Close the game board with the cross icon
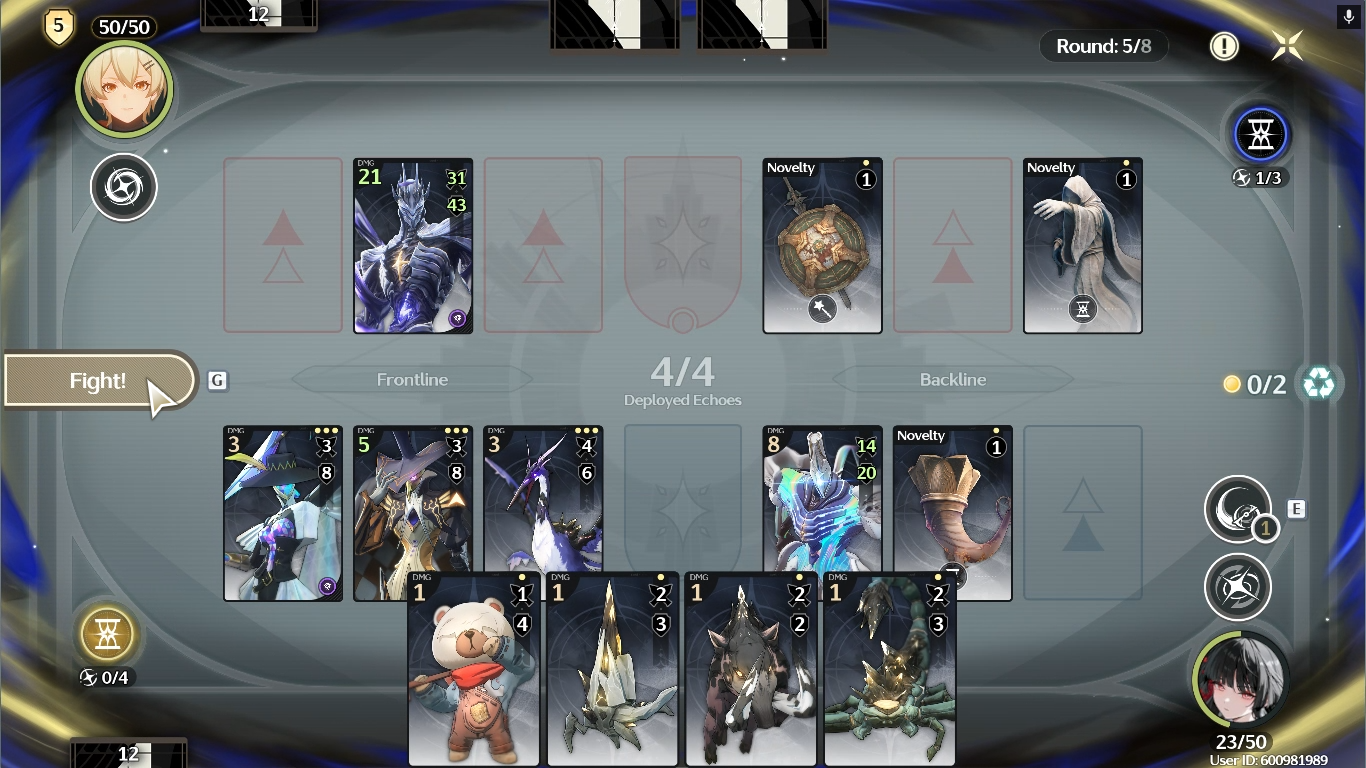 point(1287,46)
